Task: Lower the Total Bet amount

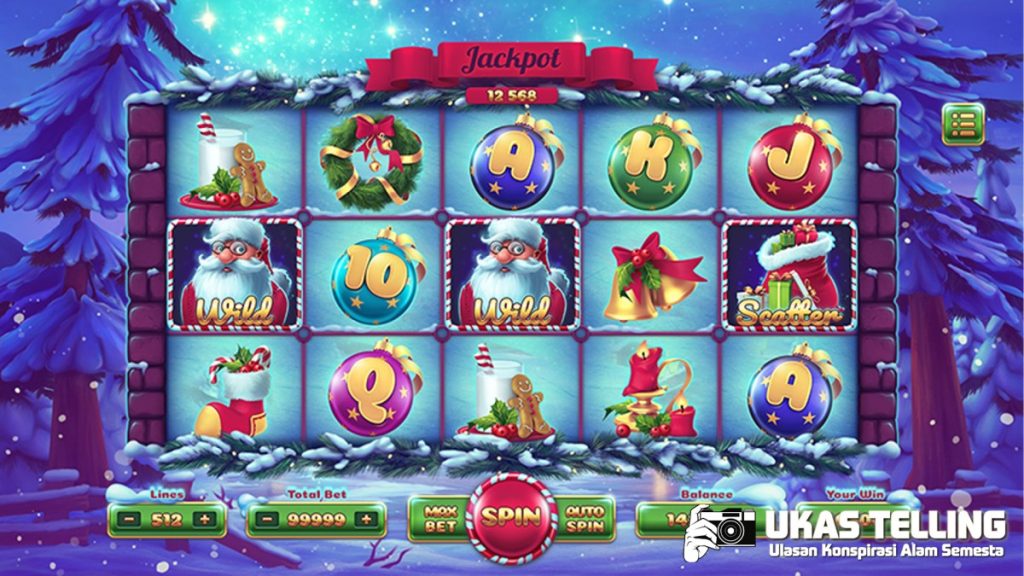Action: pos(269,520)
